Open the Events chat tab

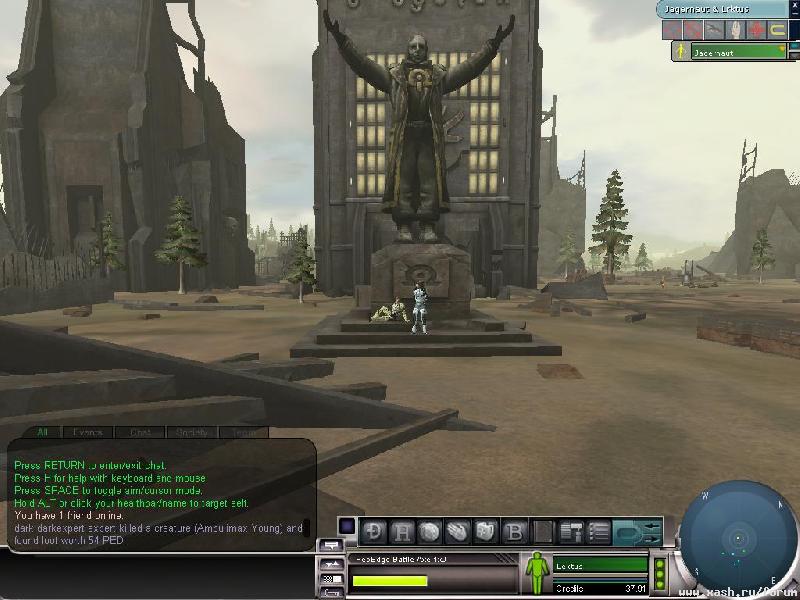click(x=89, y=433)
